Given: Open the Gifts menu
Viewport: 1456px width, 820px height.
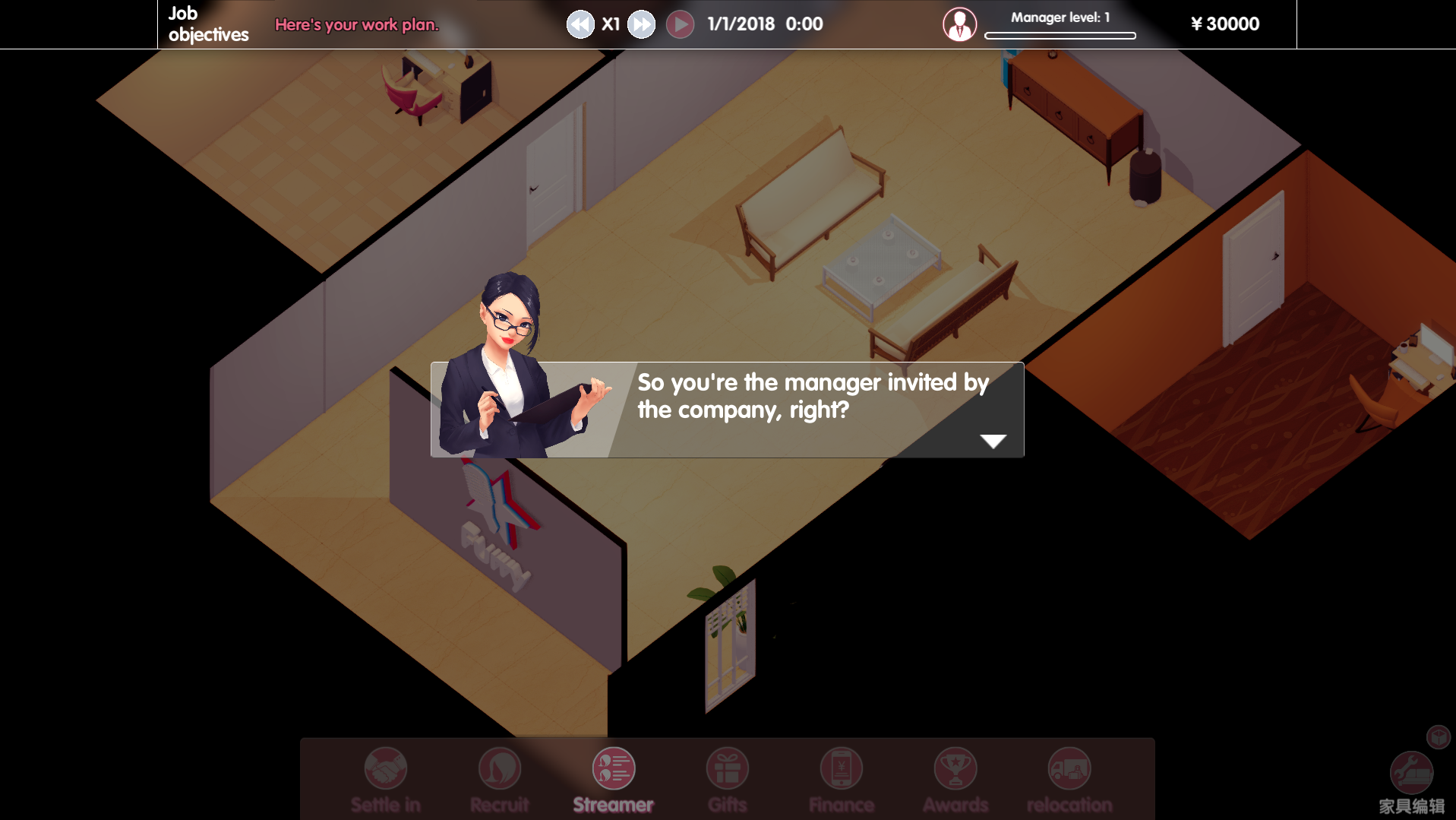Looking at the screenshot, I should click(x=728, y=769).
